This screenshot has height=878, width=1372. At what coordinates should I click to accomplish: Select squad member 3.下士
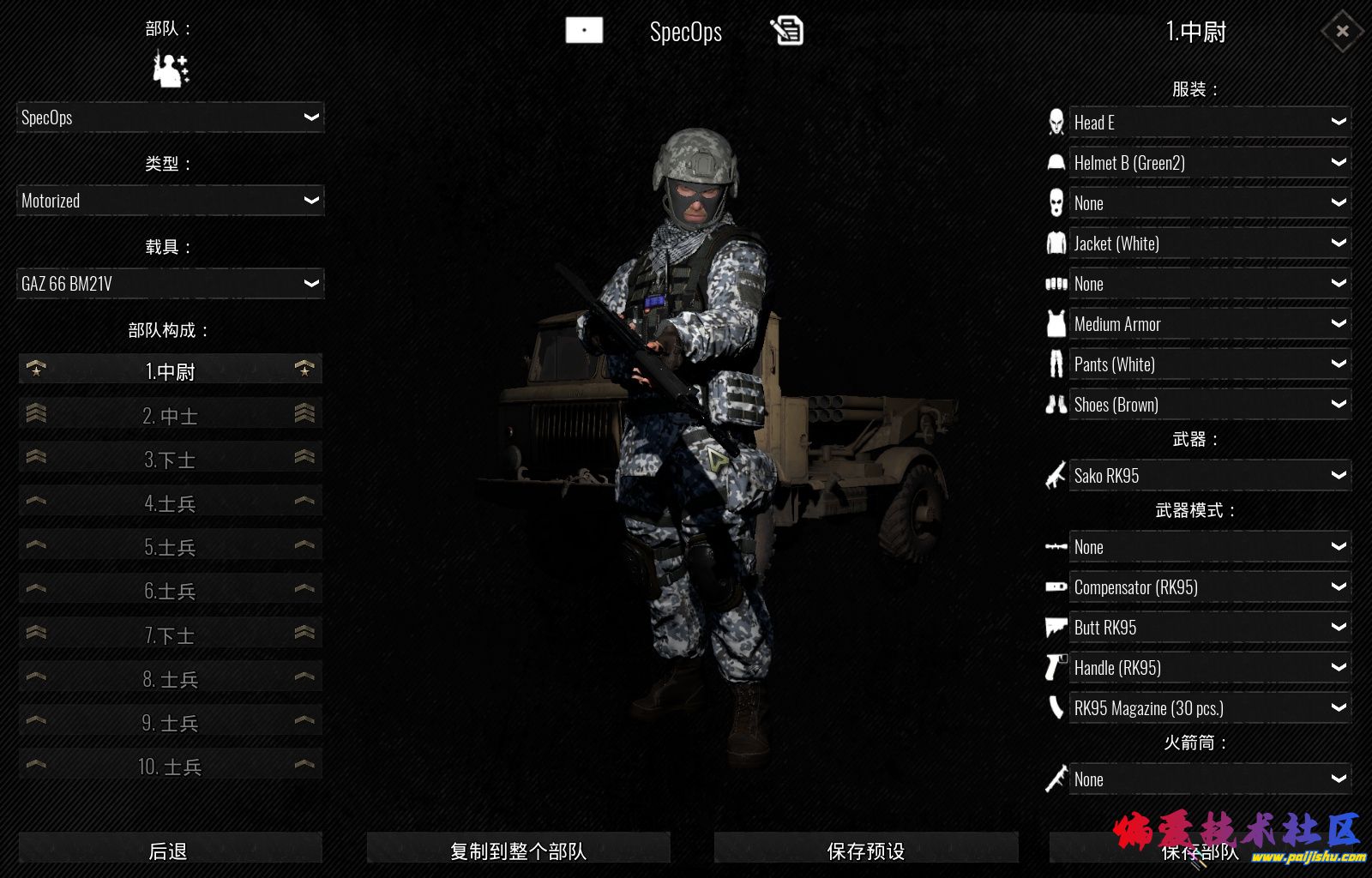pyautogui.click(x=170, y=460)
